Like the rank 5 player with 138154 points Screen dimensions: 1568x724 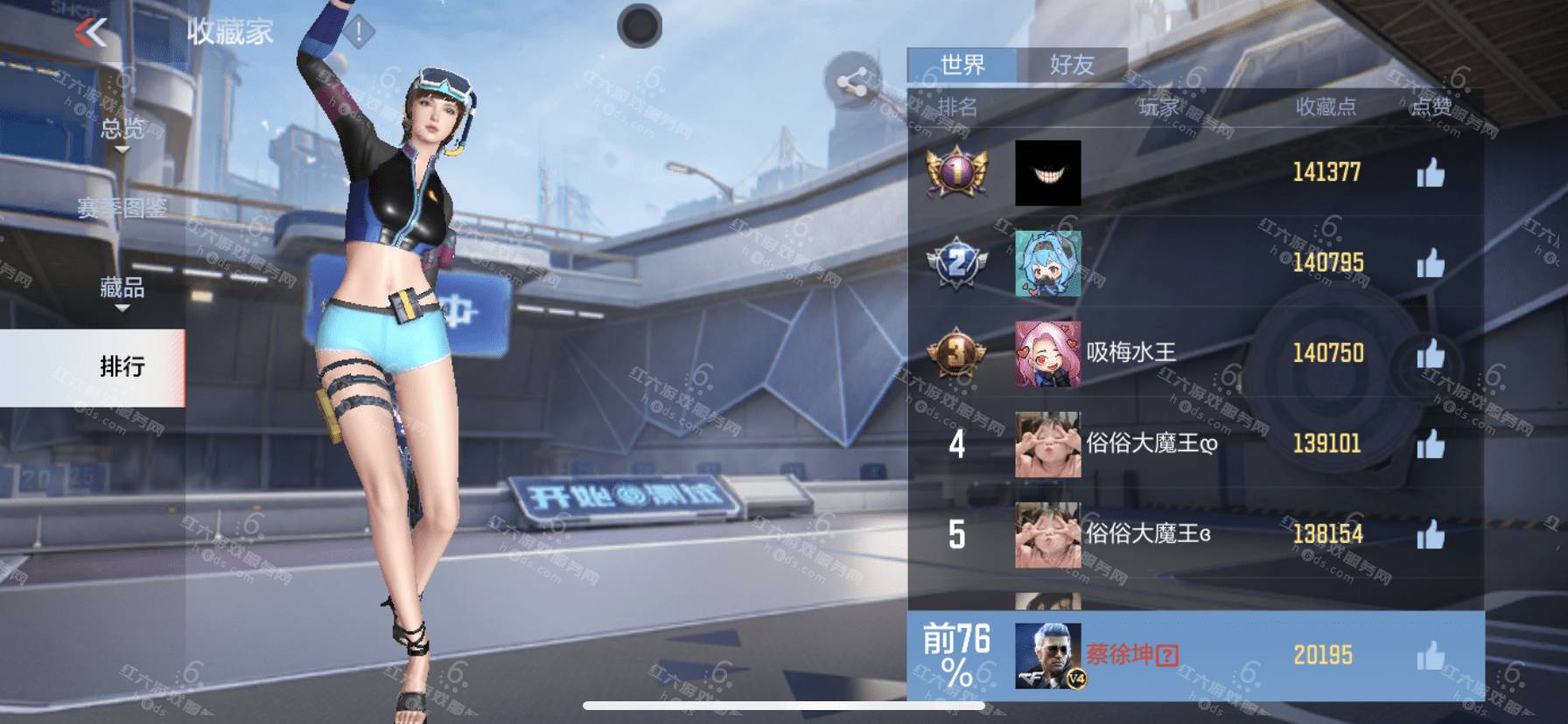1431,535
